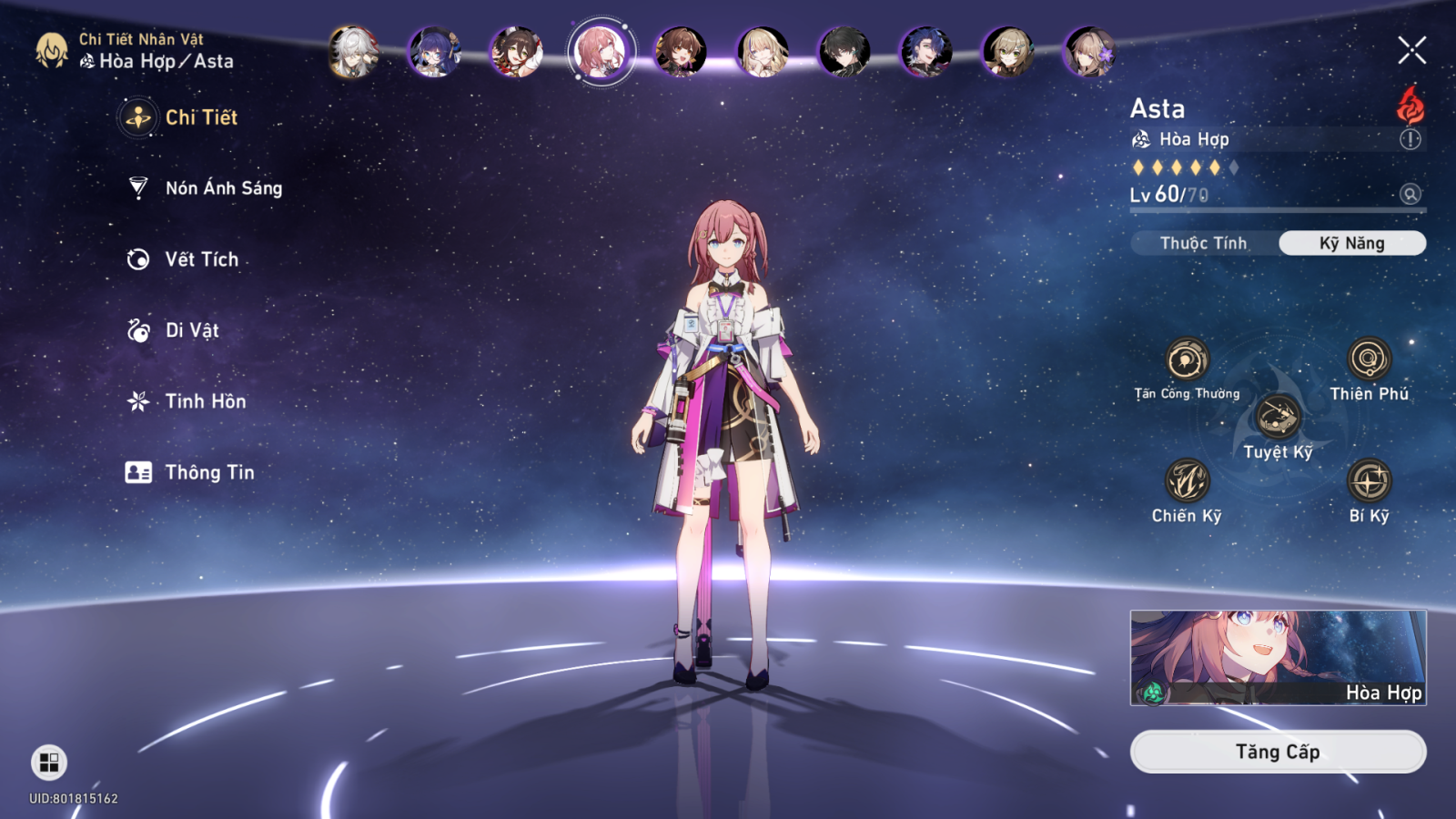Open the exclamation info icon beside Hòa Hợp
This screenshot has width=1456, height=819.
[x=1410, y=139]
